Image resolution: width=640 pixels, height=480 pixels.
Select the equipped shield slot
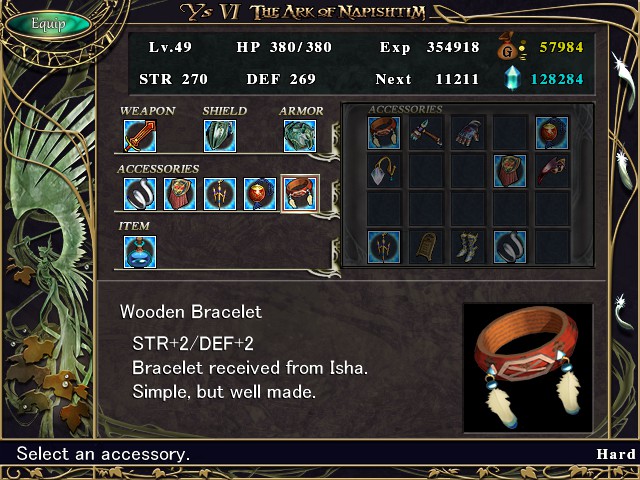[219, 136]
